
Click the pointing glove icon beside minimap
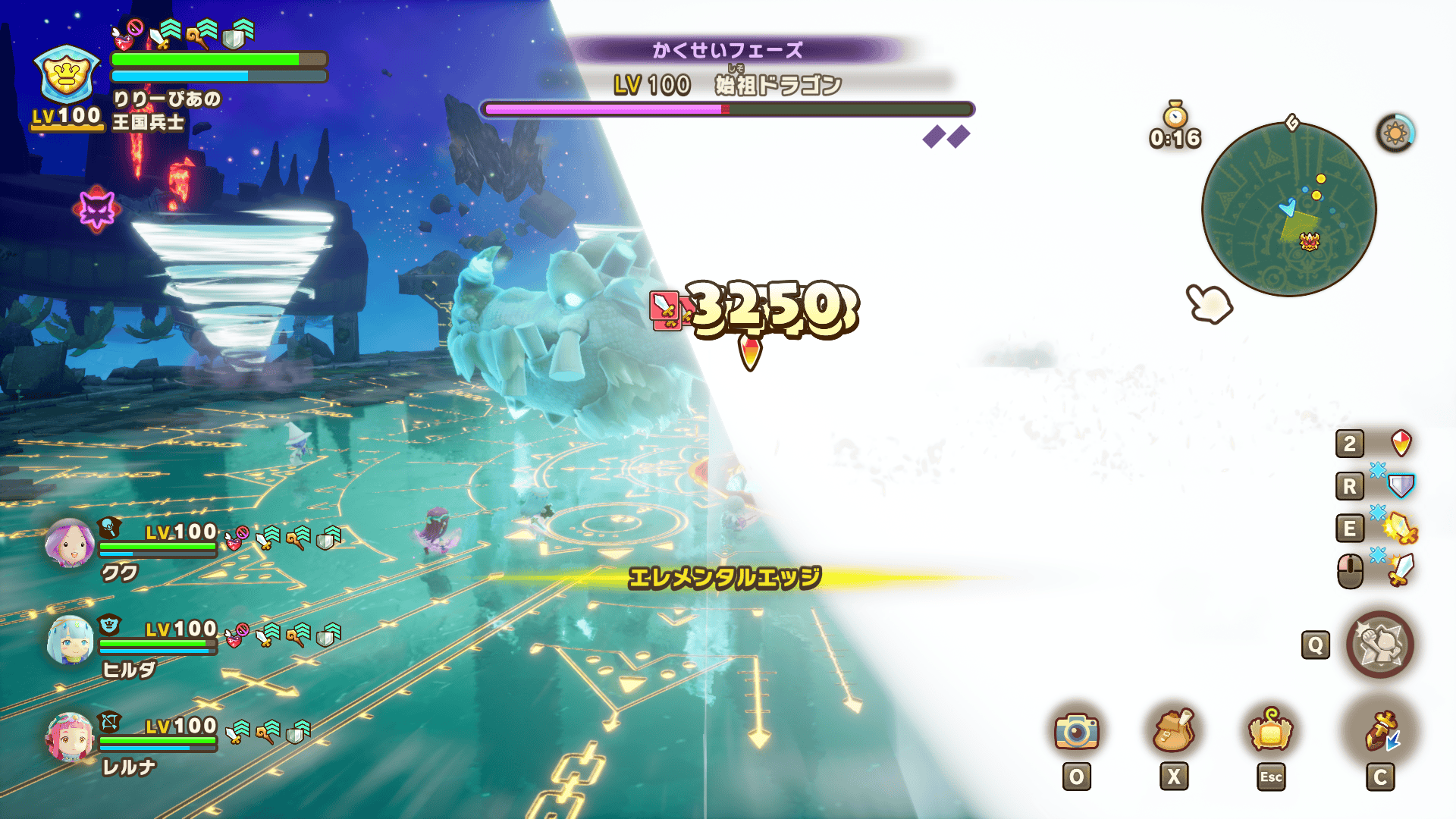[1210, 304]
